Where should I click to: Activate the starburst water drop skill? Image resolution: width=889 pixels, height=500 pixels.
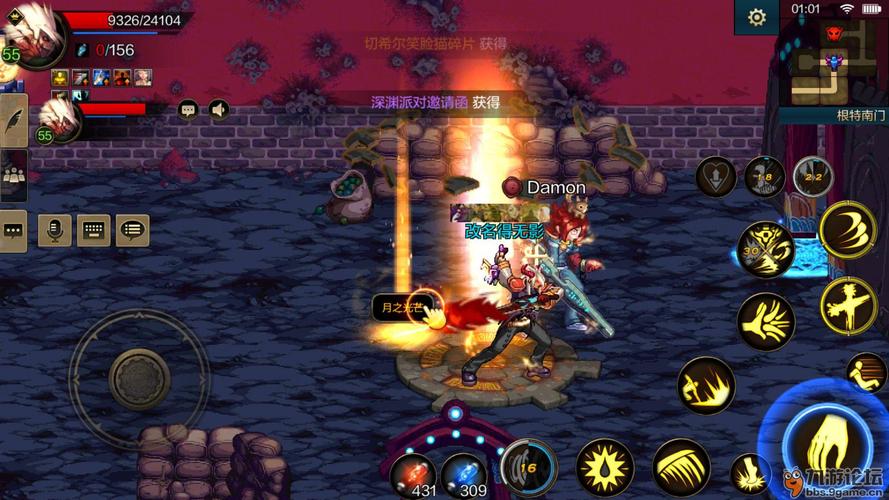(605, 467)
